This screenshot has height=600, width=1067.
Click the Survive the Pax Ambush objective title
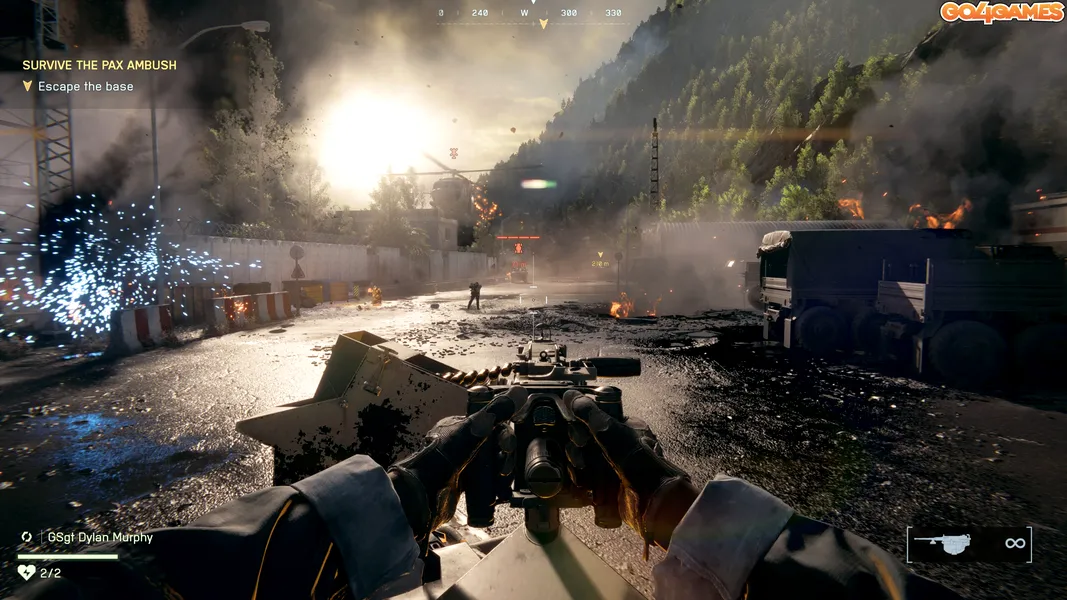[99, 65]
